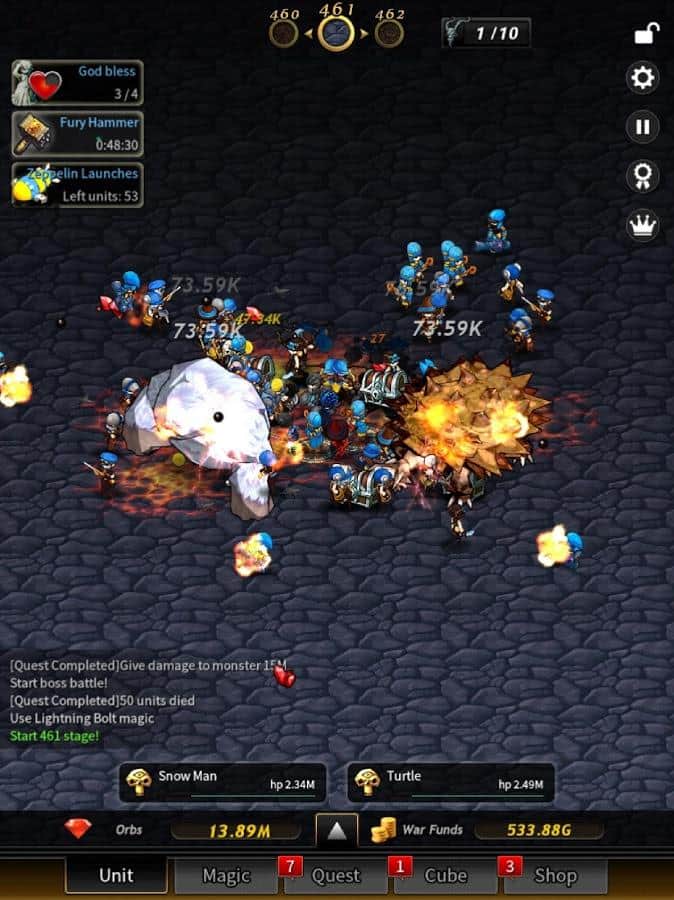
Task: Tap the Zeppelin Launches panel
Action: [x=77, y=185]
